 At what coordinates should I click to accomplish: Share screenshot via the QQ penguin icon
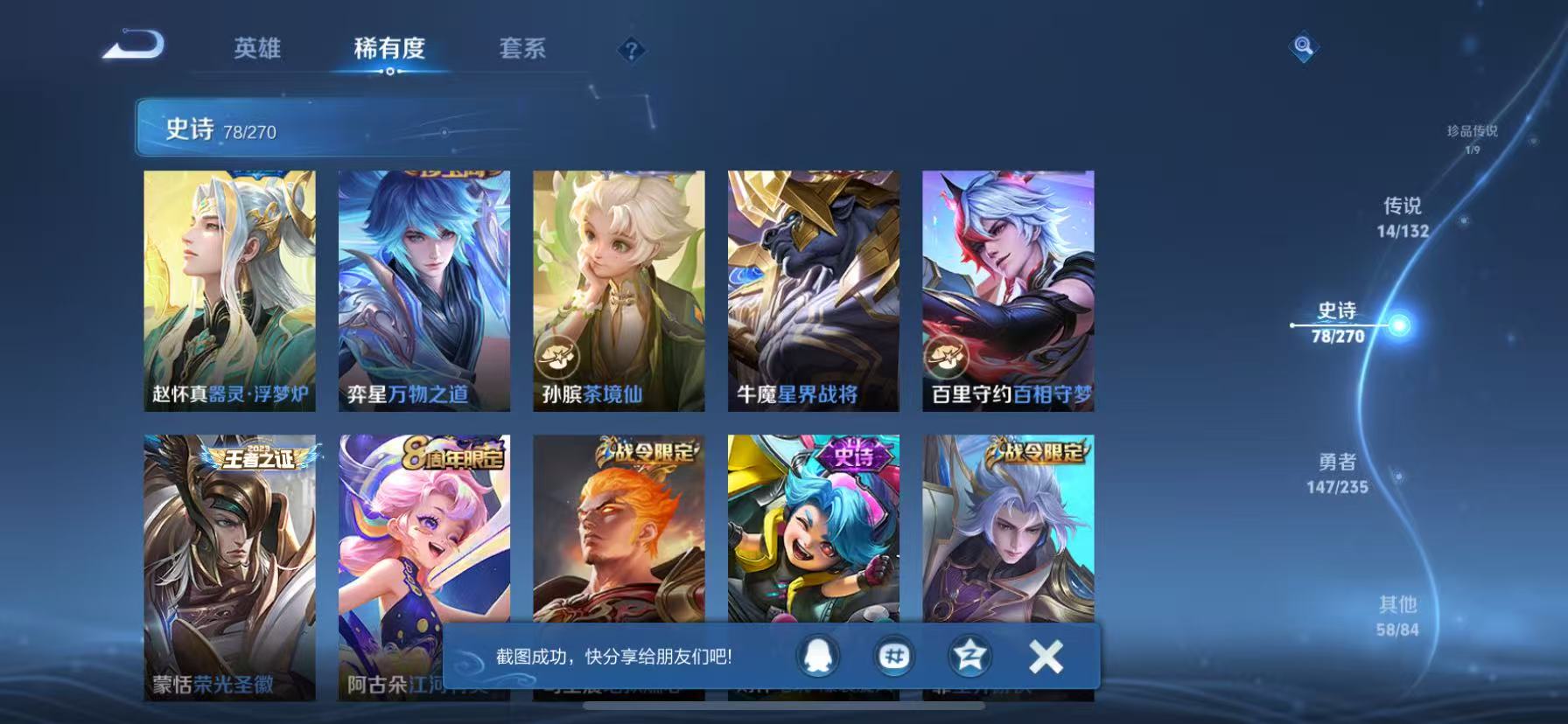click(818, 656)
